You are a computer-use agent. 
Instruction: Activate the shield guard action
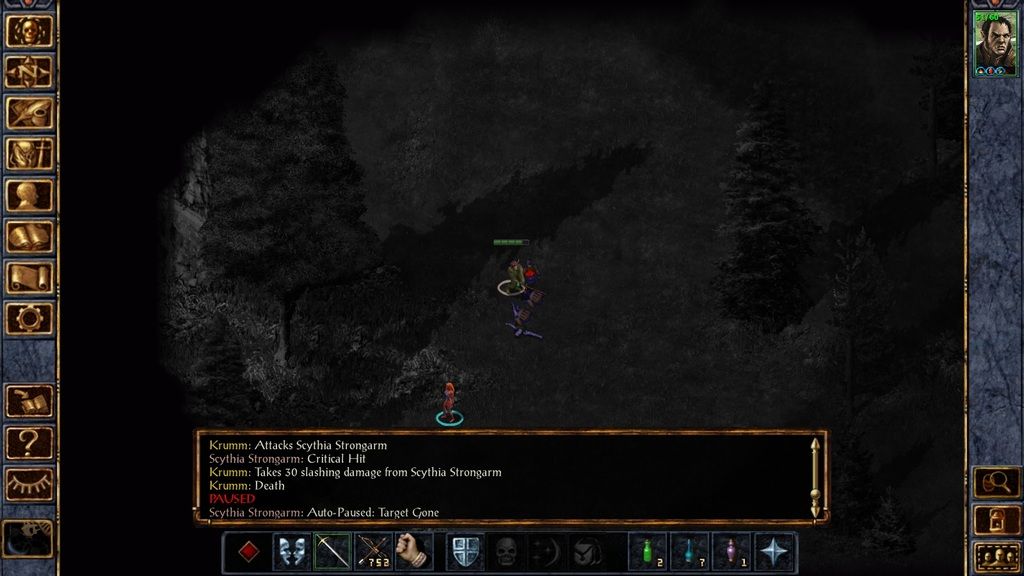(x=465, y=551)
